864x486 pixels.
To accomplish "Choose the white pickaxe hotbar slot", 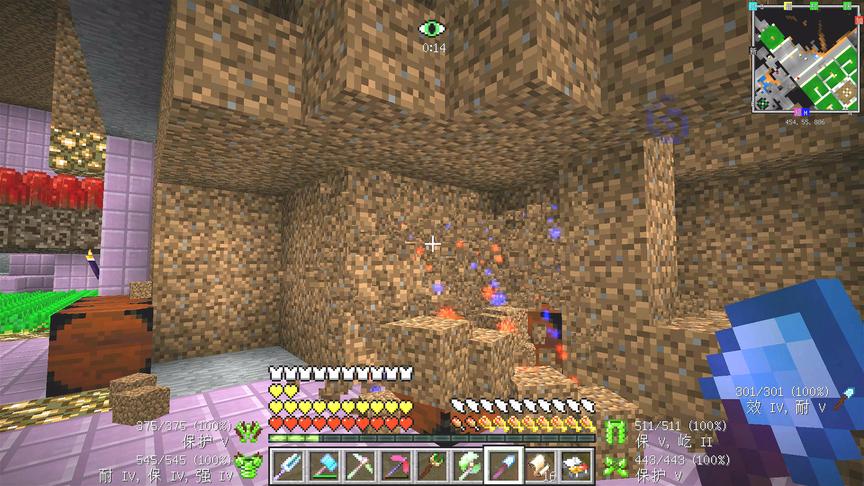I will [360, 466].
